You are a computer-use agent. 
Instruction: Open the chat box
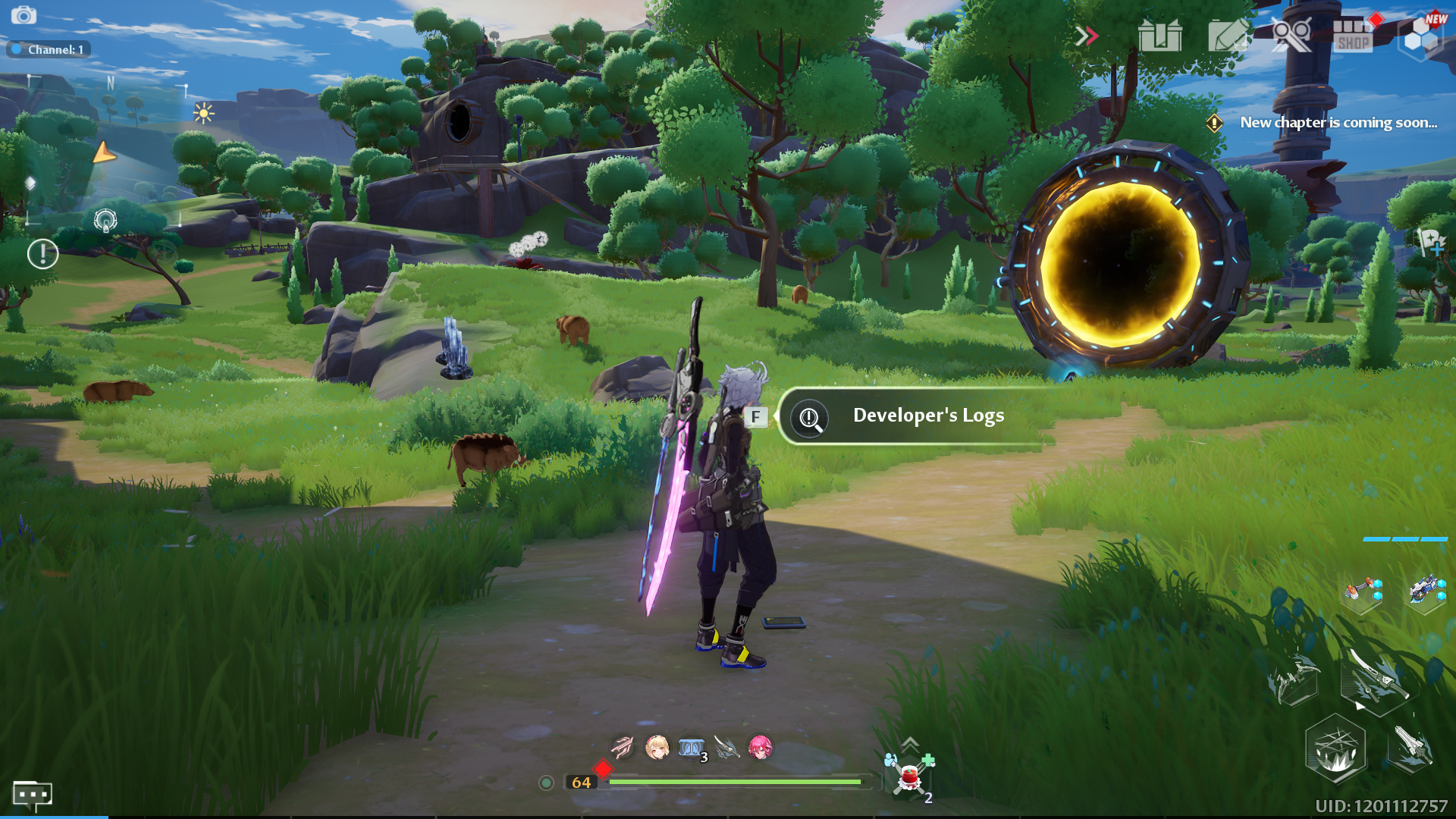[x=32, y=795]
